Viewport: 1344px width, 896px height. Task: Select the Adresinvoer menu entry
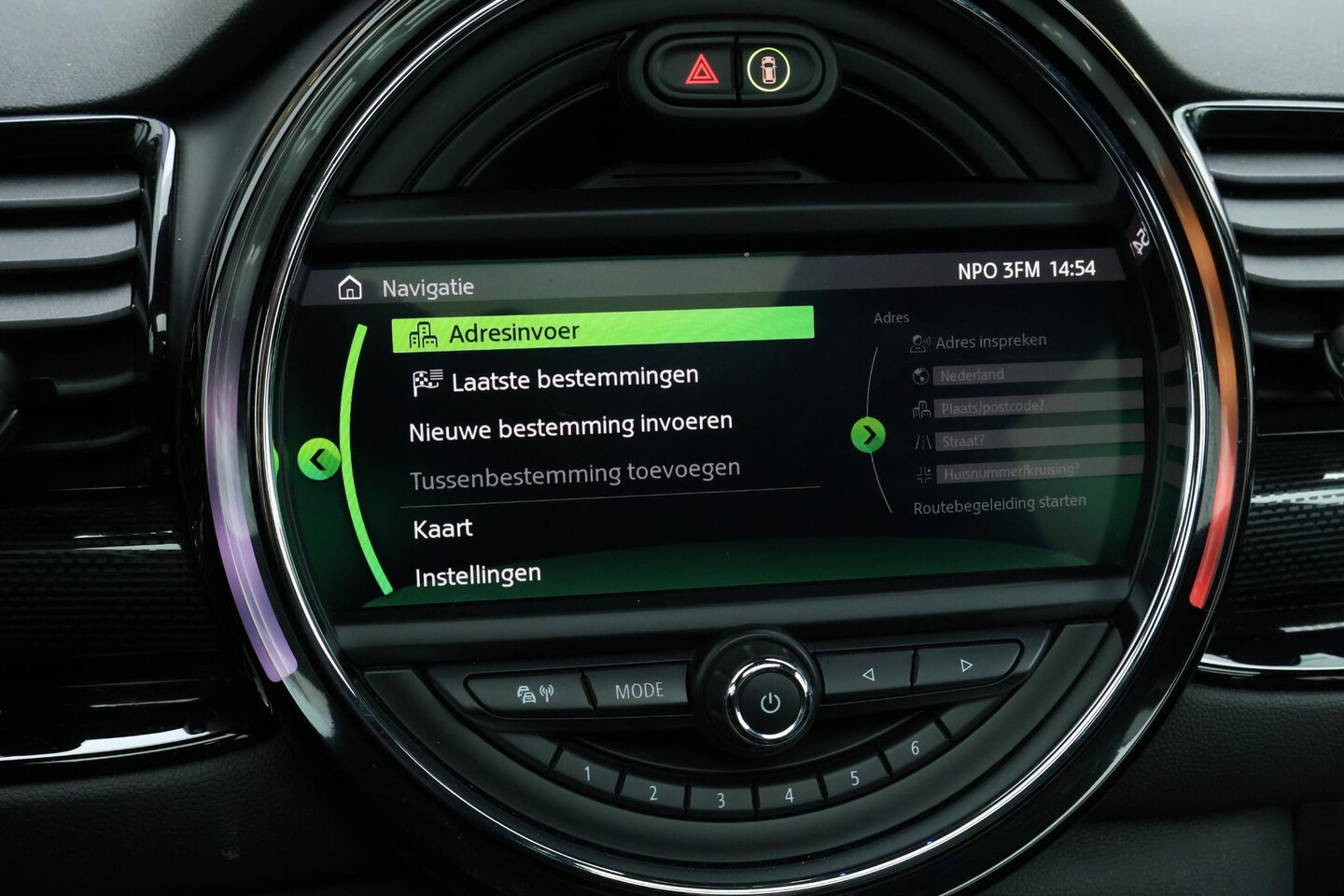(x=602, y=331)
